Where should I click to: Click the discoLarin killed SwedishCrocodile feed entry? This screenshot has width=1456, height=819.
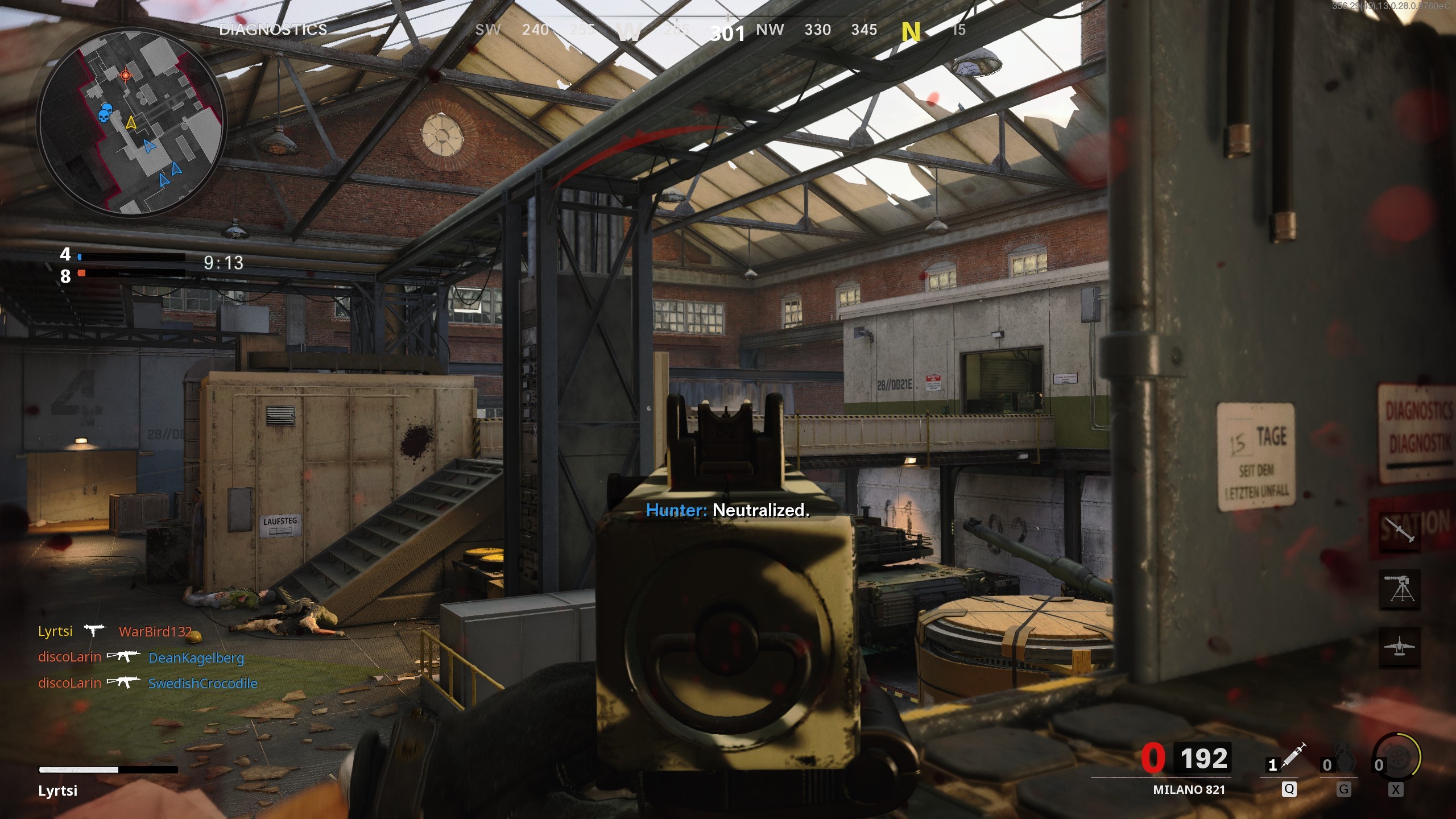[x=148, y=683]
